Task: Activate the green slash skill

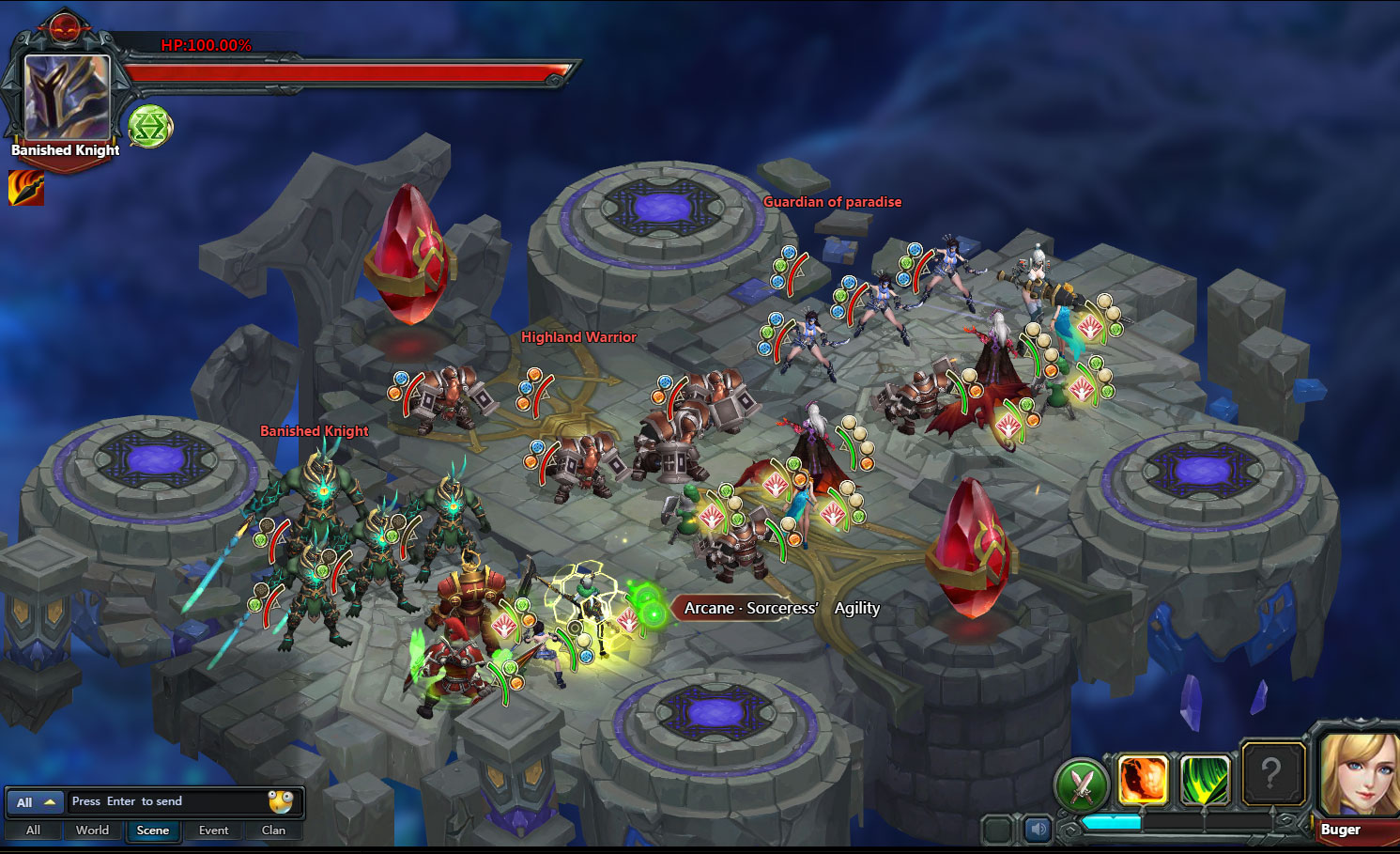Action: 1205,780
